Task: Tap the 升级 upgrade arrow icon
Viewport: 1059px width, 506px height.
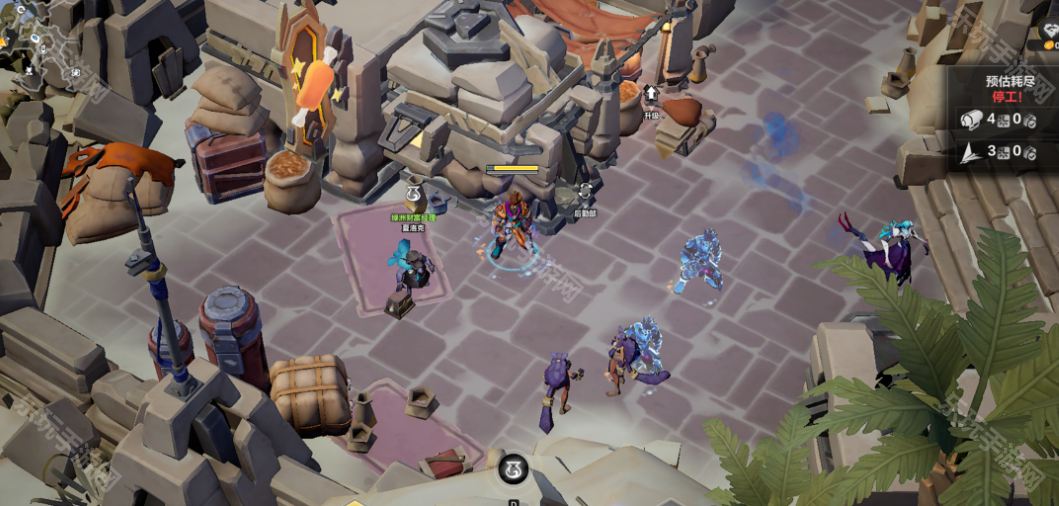Action: pyautogui.click(x=651, y=95)
